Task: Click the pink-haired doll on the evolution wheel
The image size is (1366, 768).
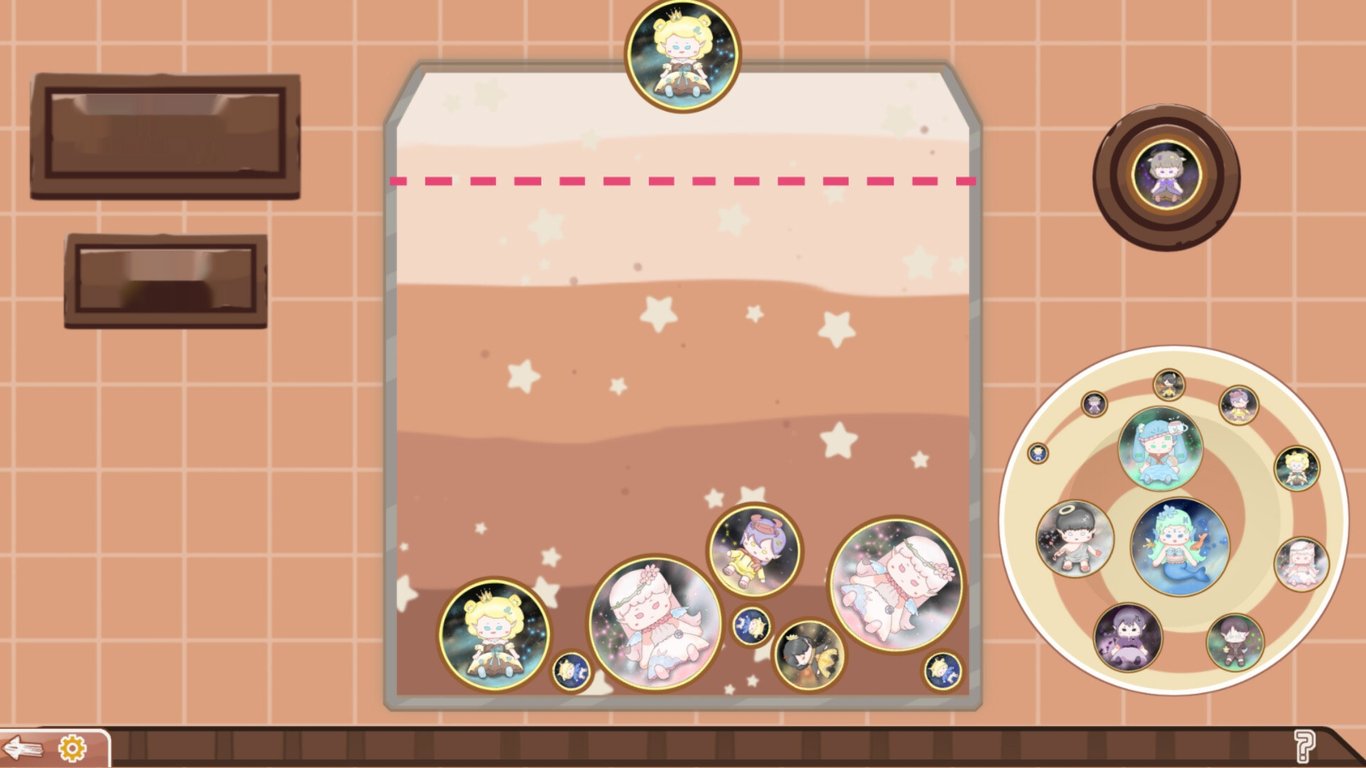Action: point(1304,562)
